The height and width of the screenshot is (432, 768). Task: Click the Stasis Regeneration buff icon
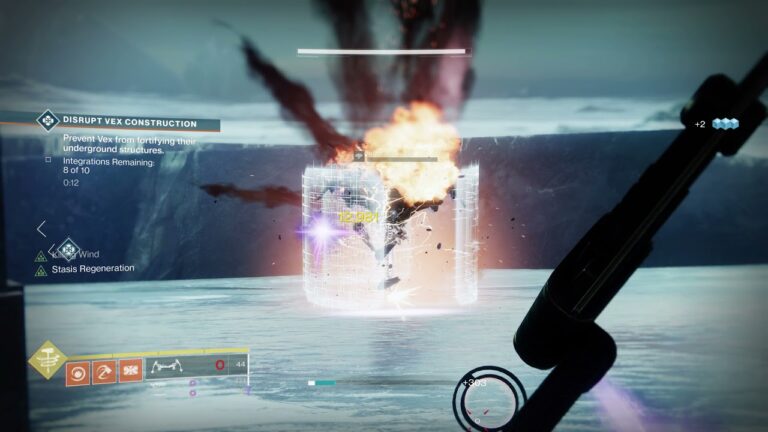click(41, 270)
